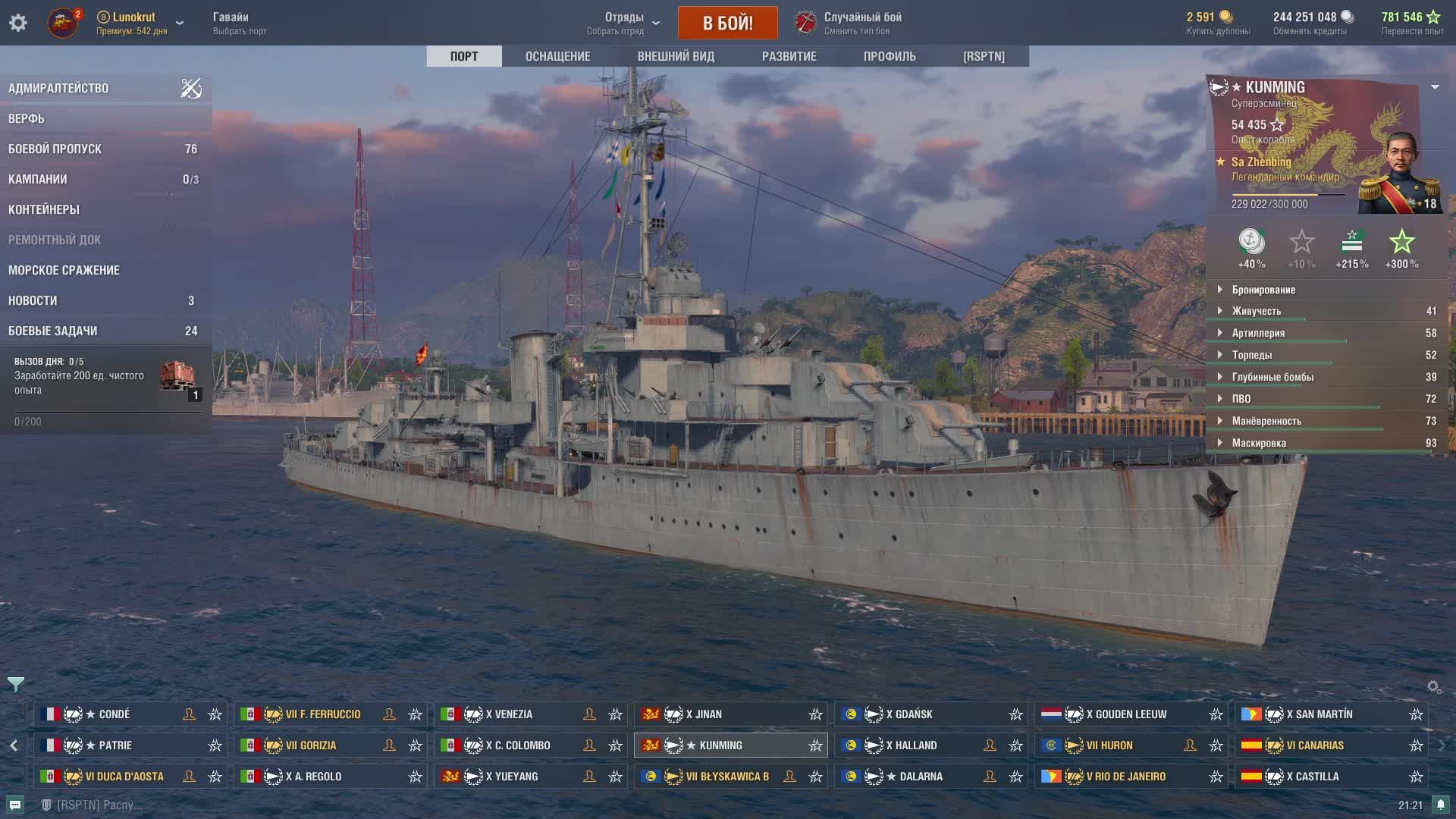The height and width of the screenshot is (819, 1456).
Task: Select Боевой пропуск in side menu
Action: [55, 149]
